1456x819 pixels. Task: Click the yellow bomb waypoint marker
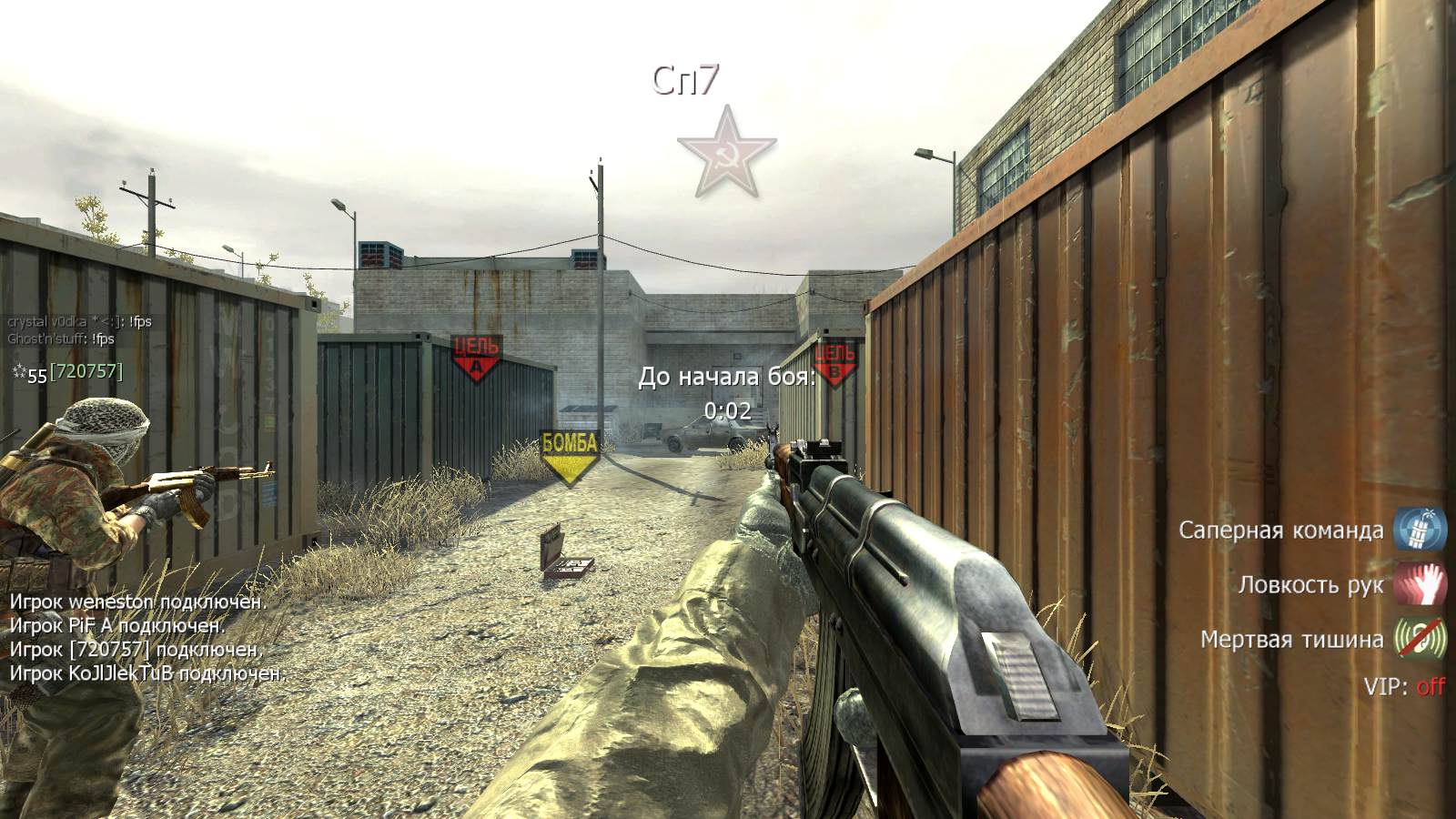click(570, 457)
